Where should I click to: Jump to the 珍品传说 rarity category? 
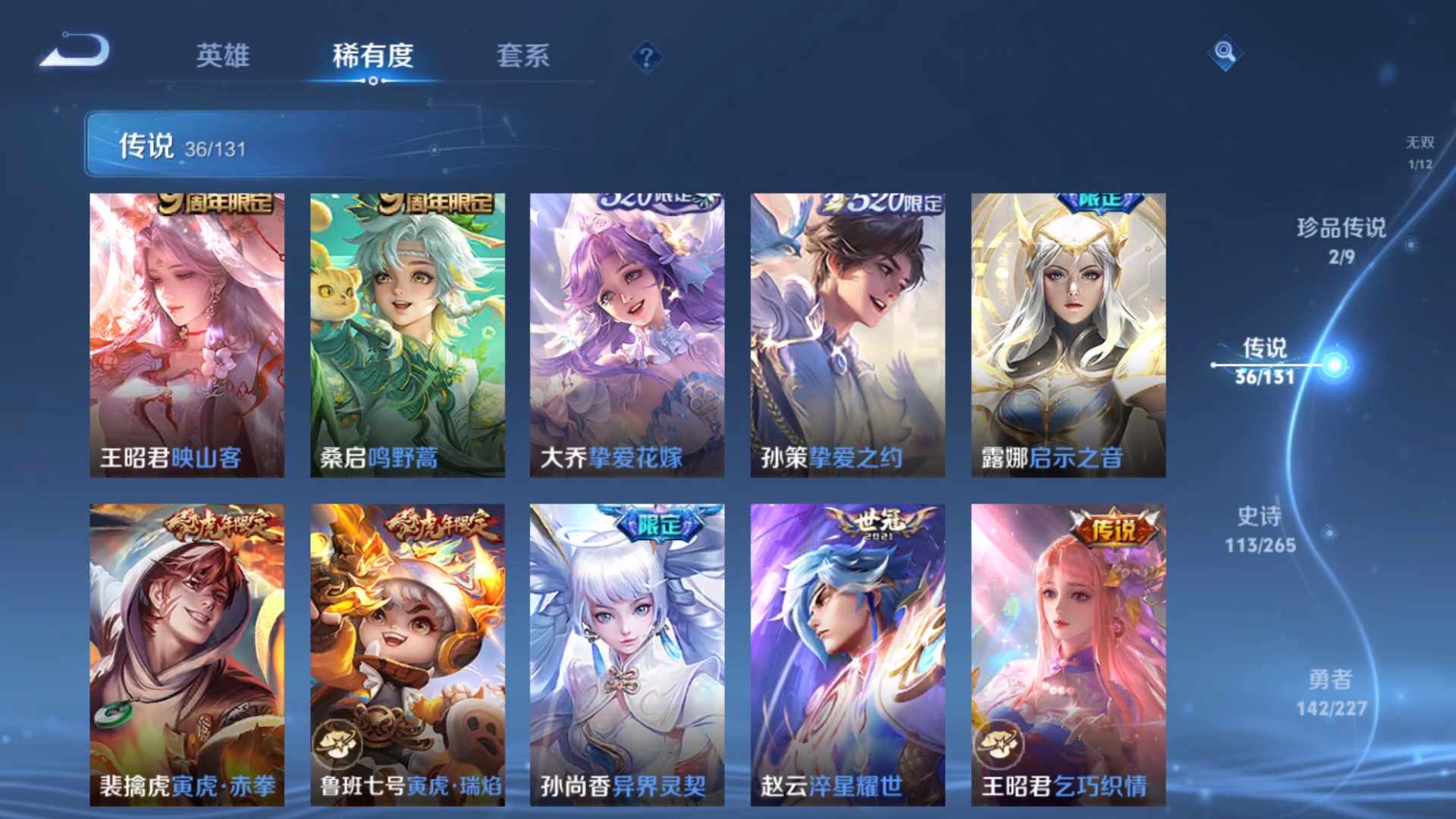coord(1341,240)
